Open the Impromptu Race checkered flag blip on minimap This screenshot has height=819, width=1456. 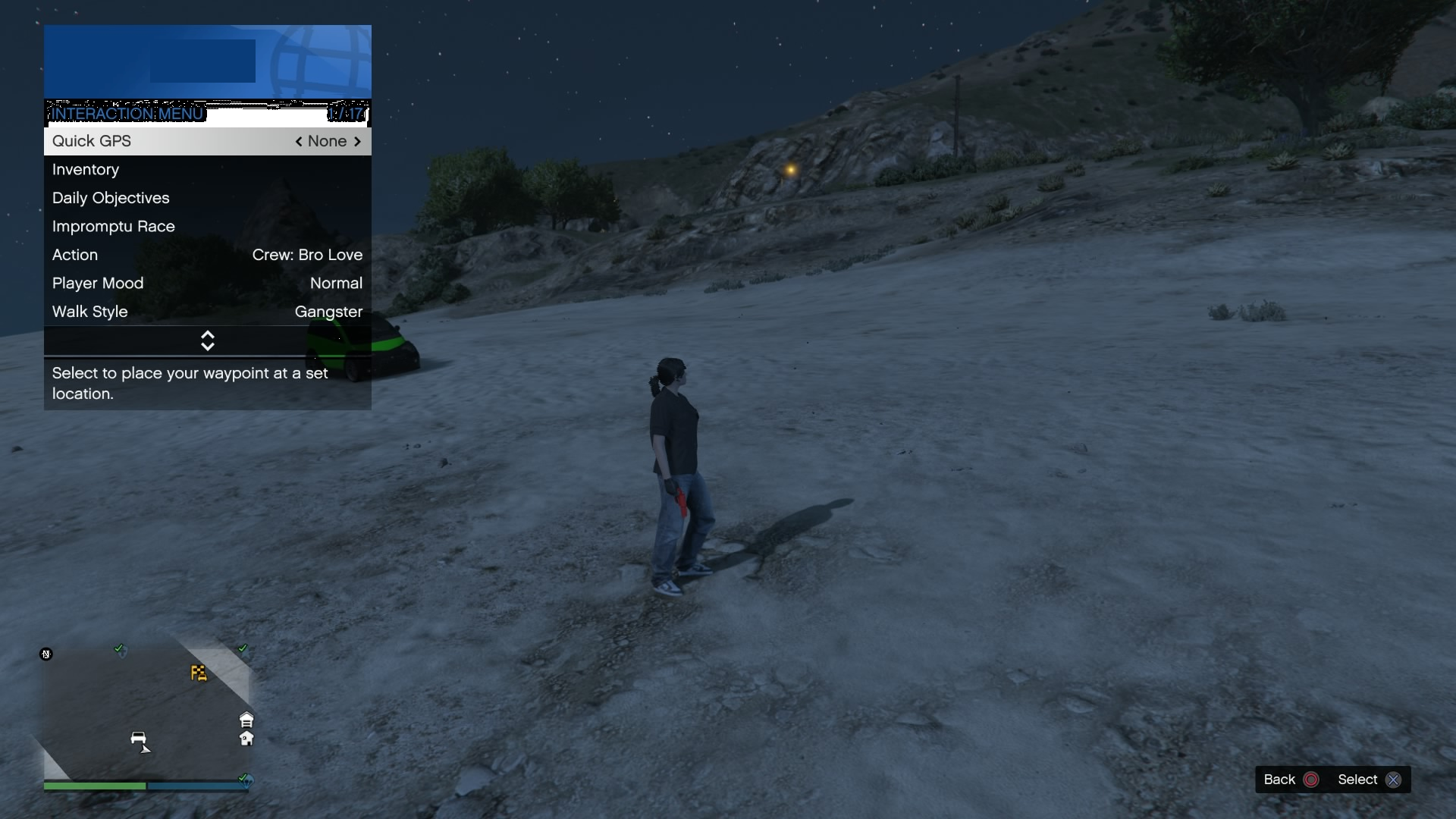pyautogui.click(x=199, y=673)
